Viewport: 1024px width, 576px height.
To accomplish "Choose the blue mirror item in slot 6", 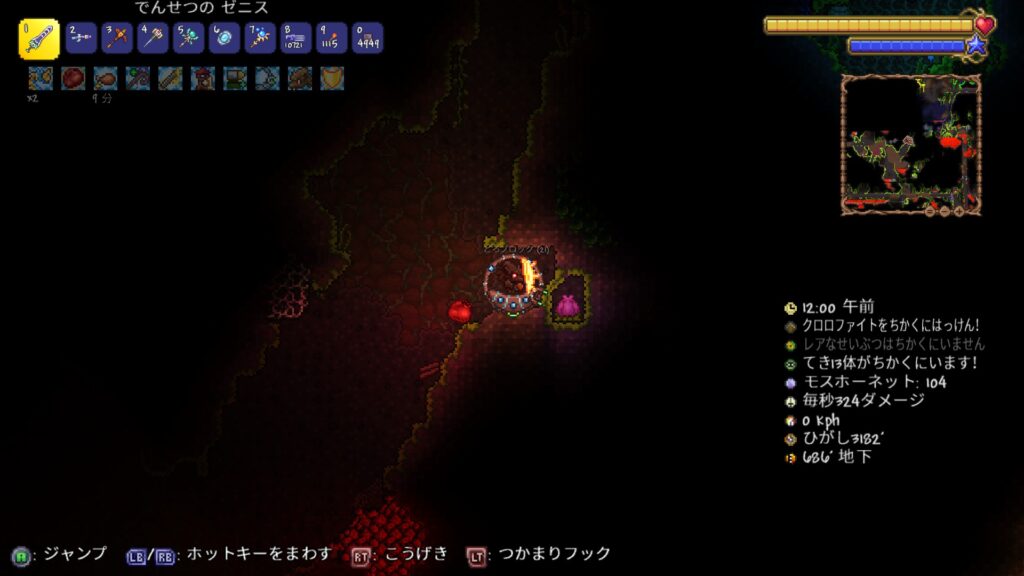I will pos(225,38).
